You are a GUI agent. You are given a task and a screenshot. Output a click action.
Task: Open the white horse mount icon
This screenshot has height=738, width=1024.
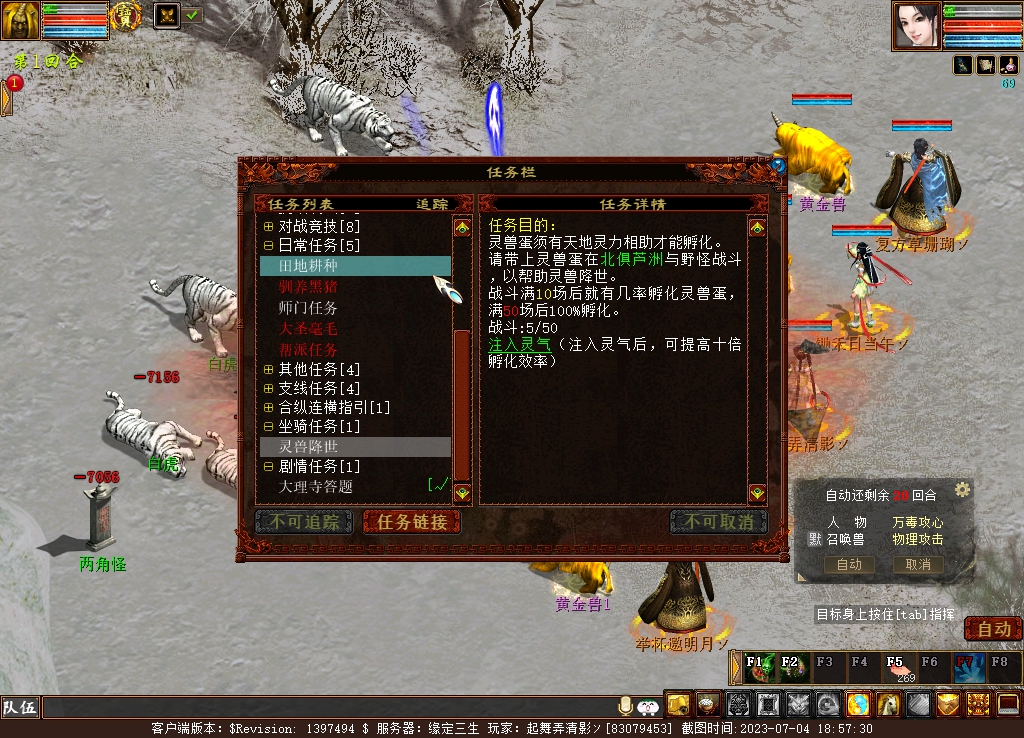pos(888,704)
